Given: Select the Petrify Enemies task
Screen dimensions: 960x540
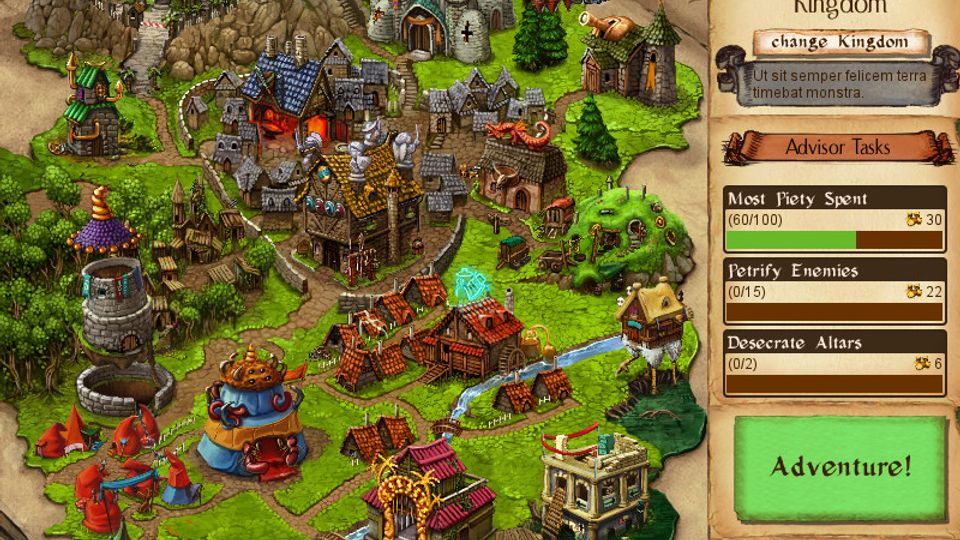Looking at the screenshot, I should coord(834,290).
